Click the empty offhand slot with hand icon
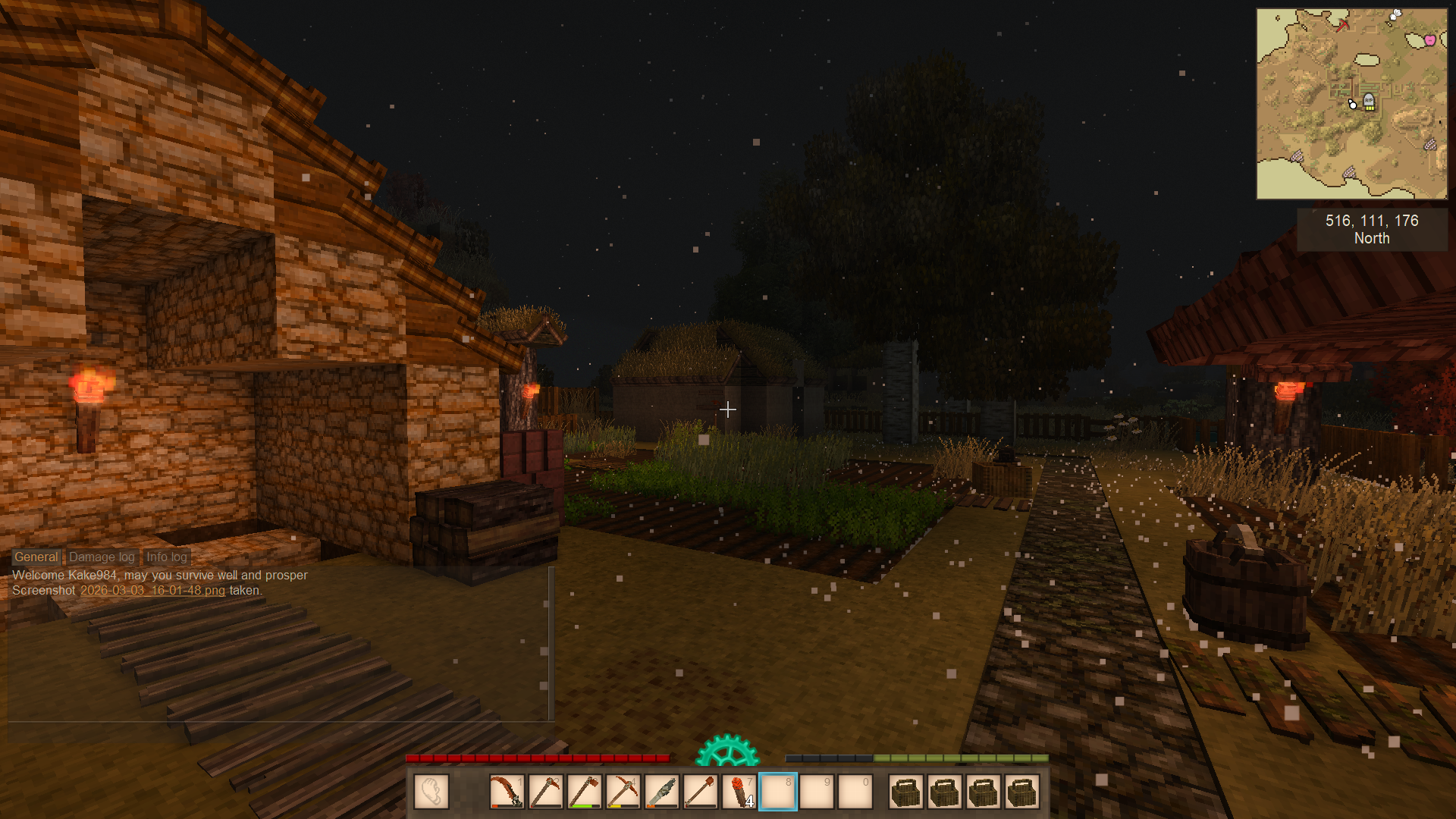 click(x=431, y=792)
